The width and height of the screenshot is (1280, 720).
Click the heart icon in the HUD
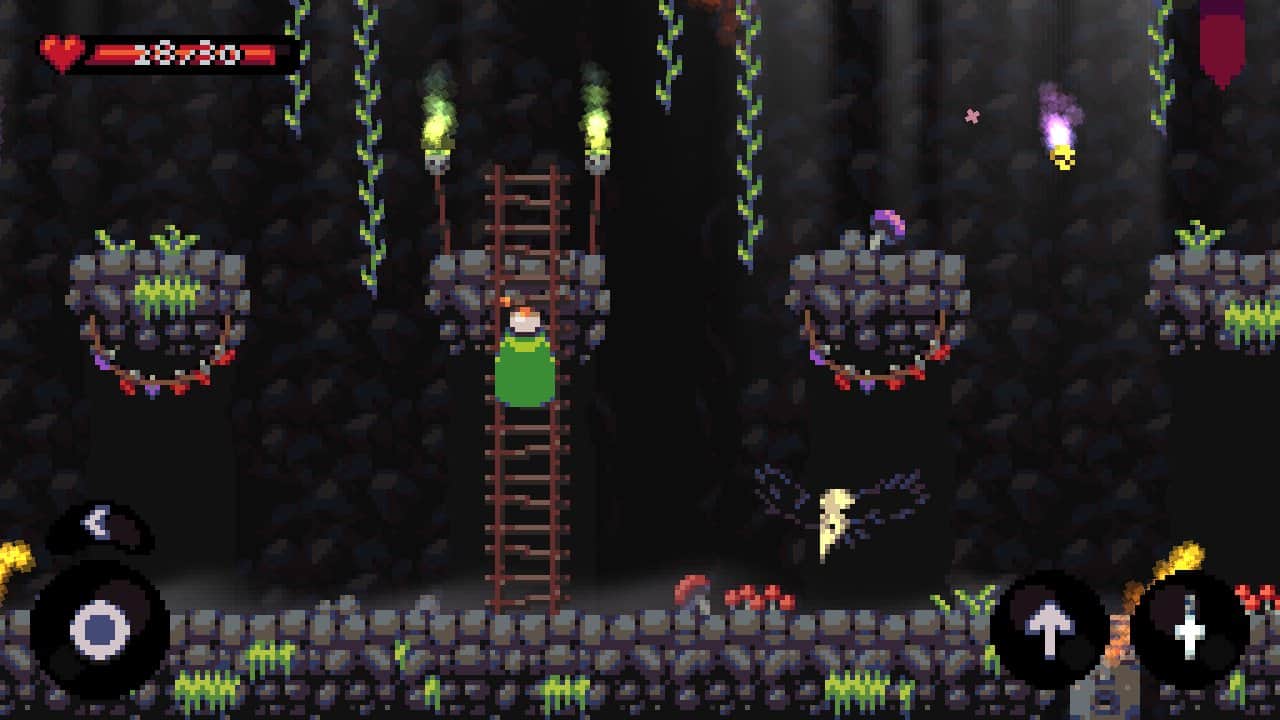point(60,53)
